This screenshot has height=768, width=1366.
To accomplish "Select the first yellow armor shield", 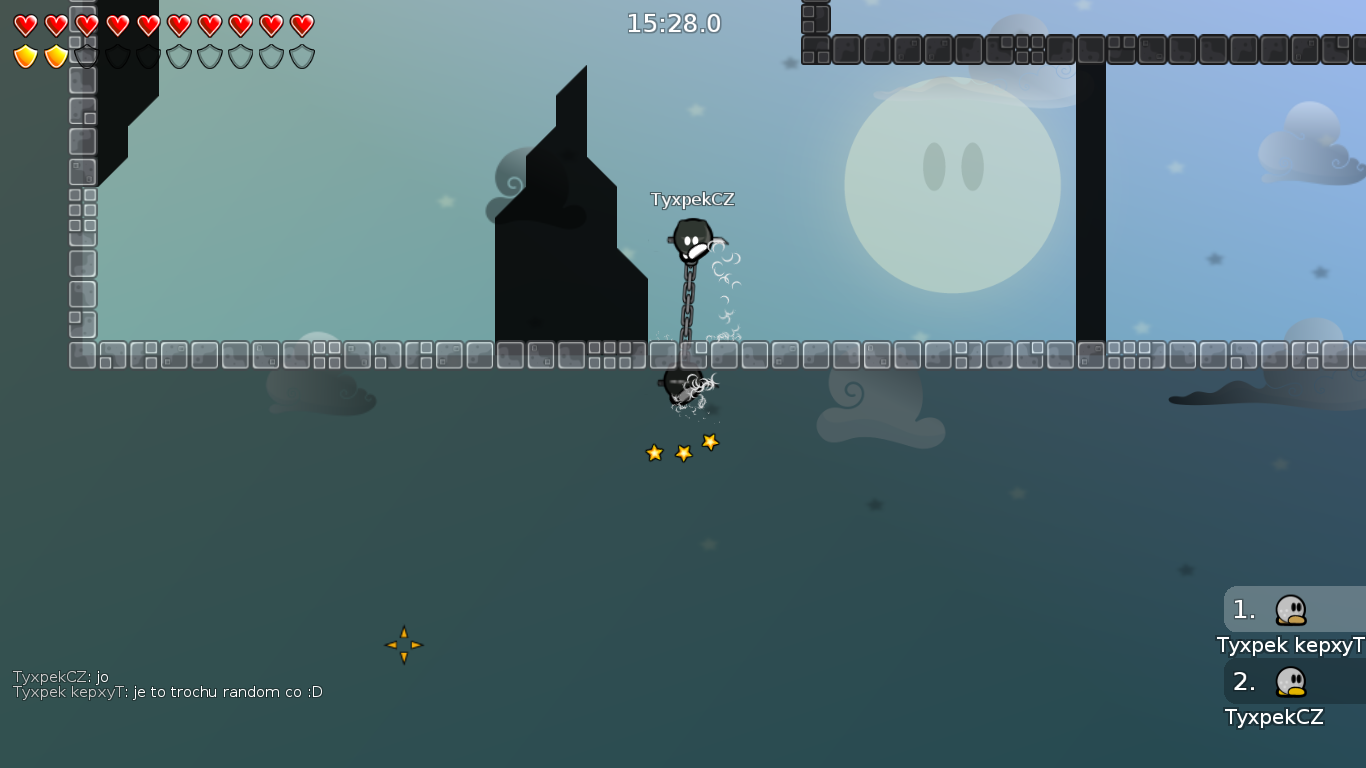I will [x=24, y=54].
